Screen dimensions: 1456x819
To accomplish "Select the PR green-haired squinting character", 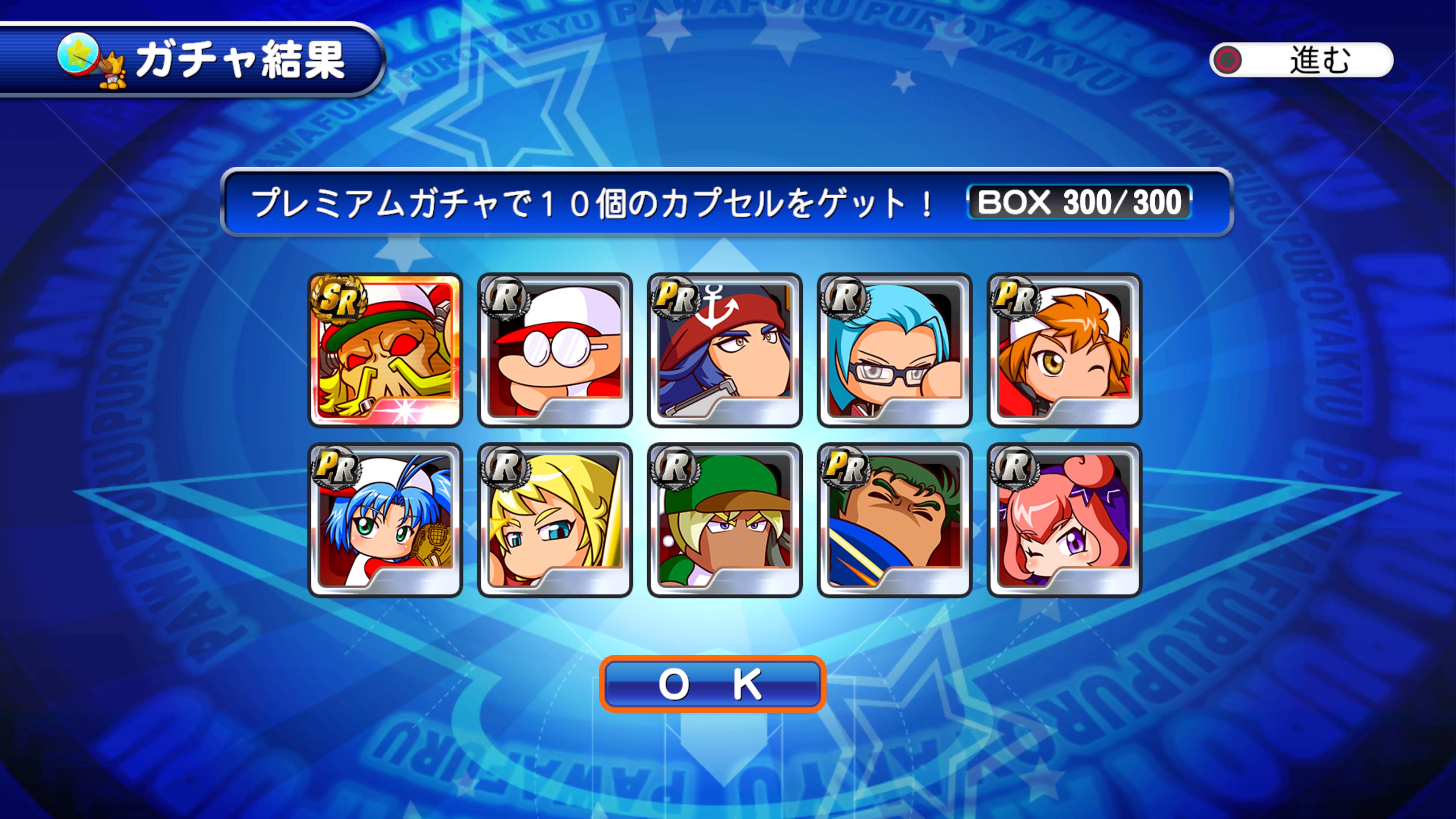I will pyautogui.click(x=894, y=520).
